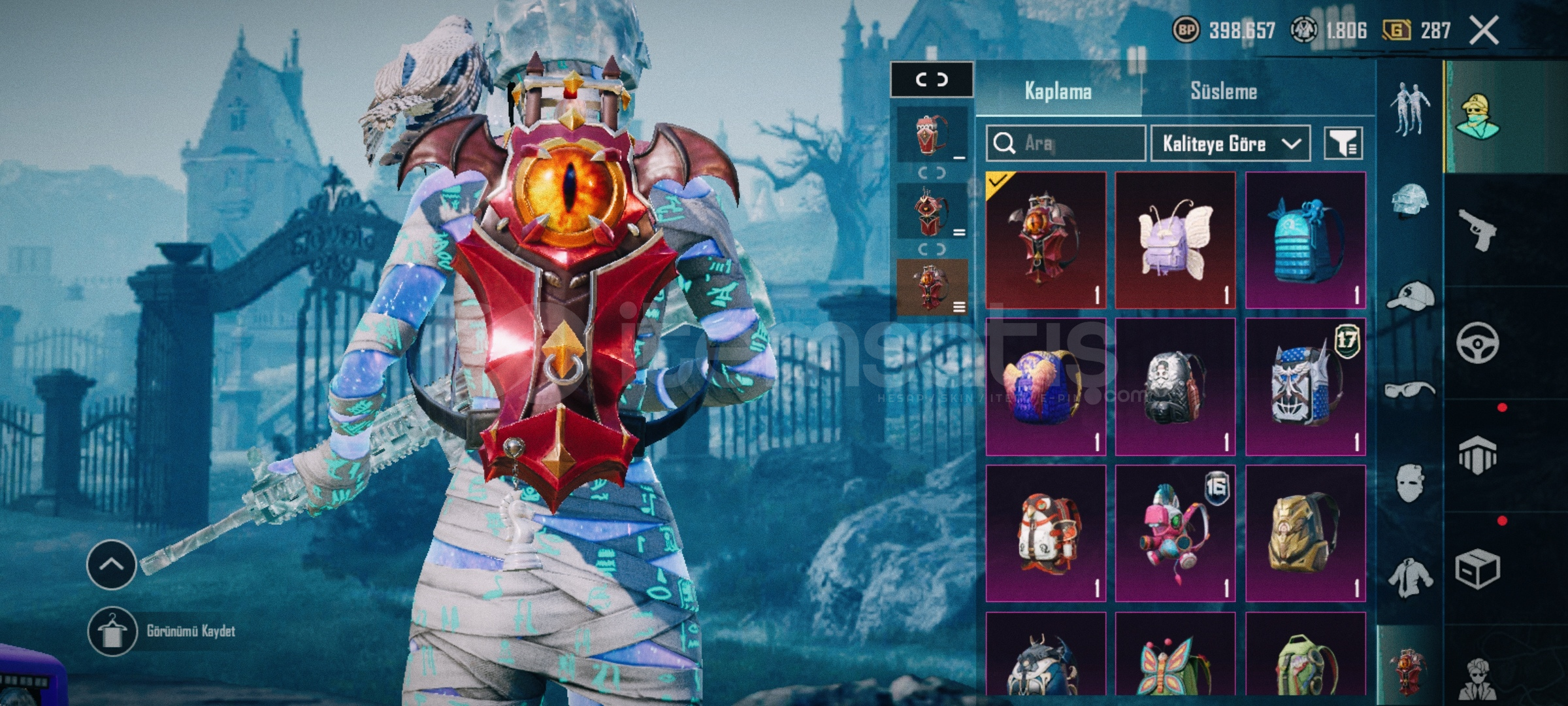Show the helmet skins category
The width and height of the screenshot is (1568, 706).
pyautogui.click(x=1410, y=199)
